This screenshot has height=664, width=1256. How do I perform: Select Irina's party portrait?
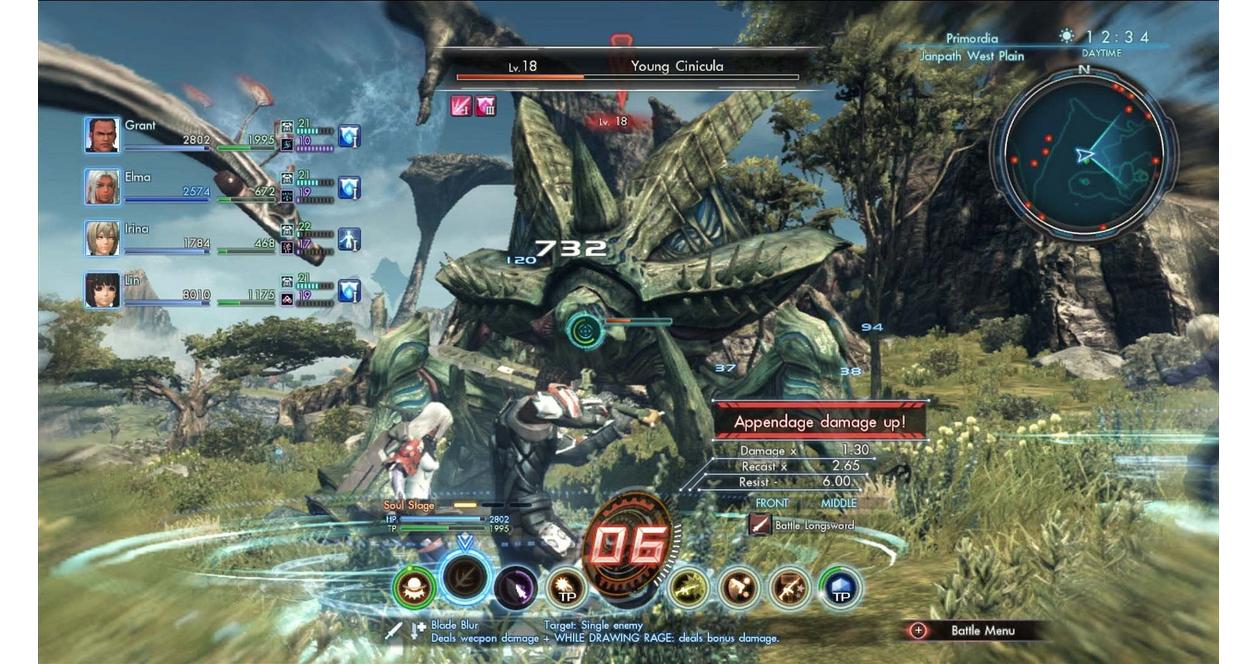click(102, 239)
